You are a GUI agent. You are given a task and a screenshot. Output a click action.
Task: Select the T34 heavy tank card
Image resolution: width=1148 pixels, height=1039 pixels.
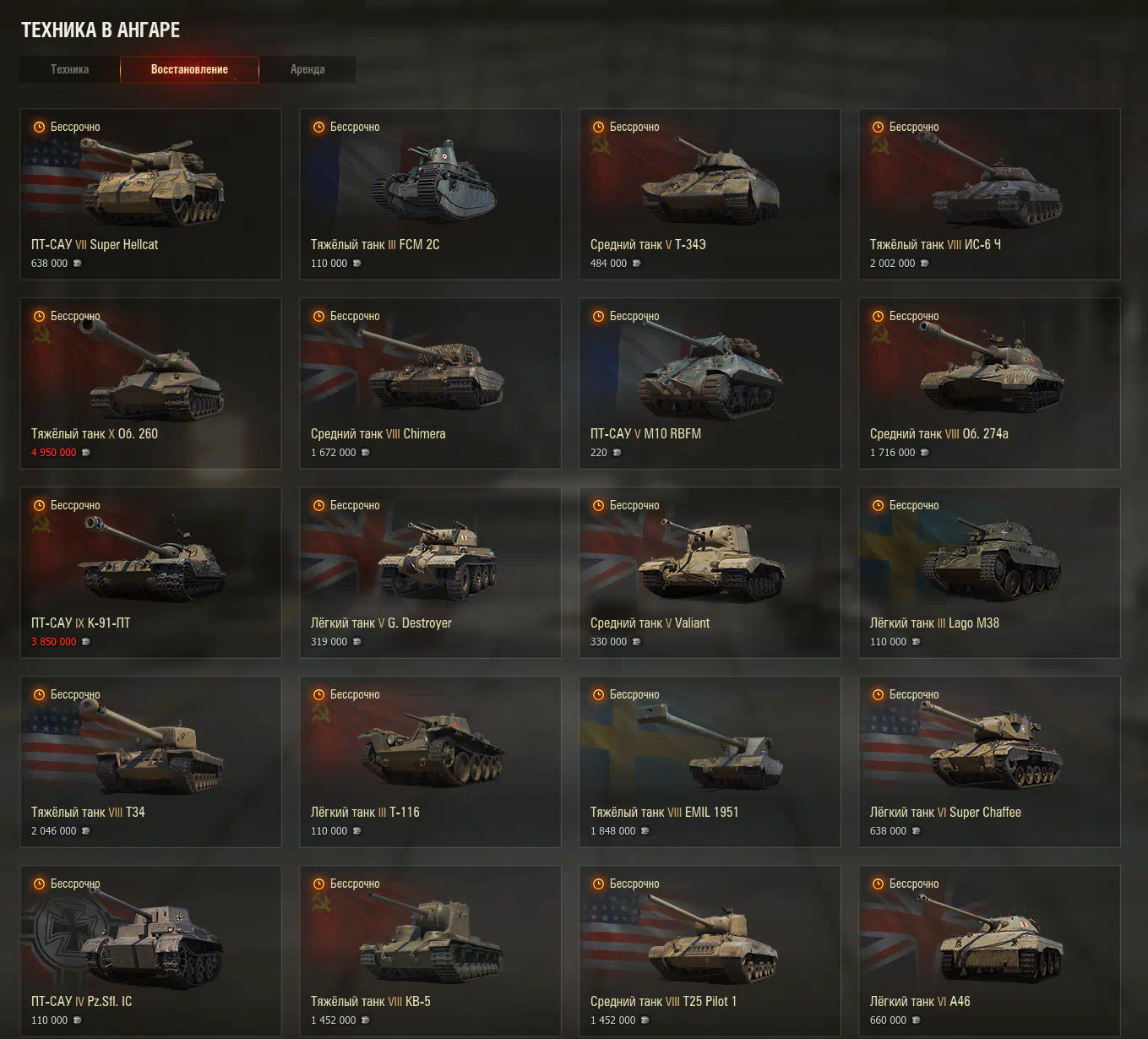(x=150, y=762)
